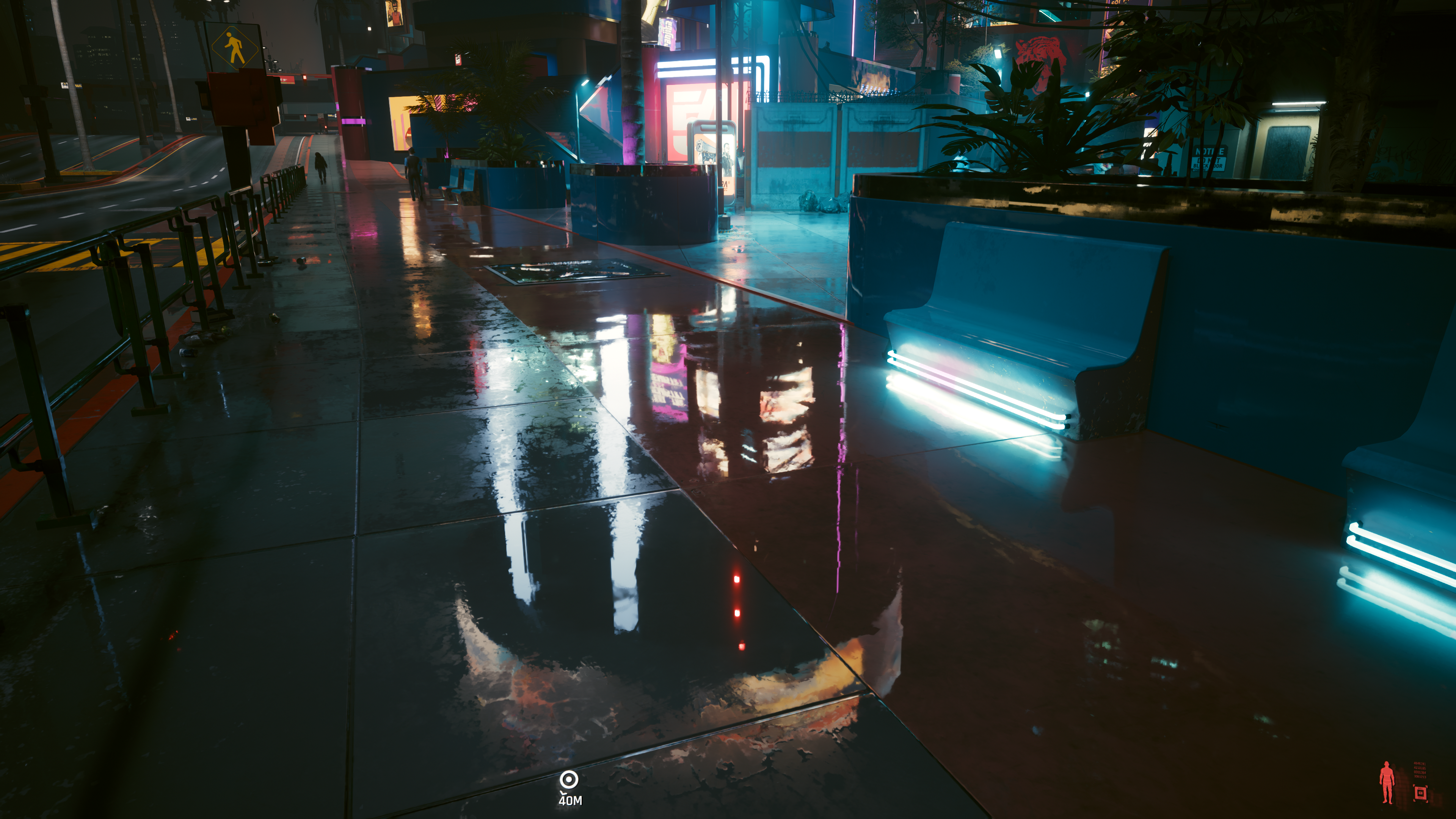1456x819 pixels.
Task: Click the circular objective waypoint marker
Action: [569, 780]
